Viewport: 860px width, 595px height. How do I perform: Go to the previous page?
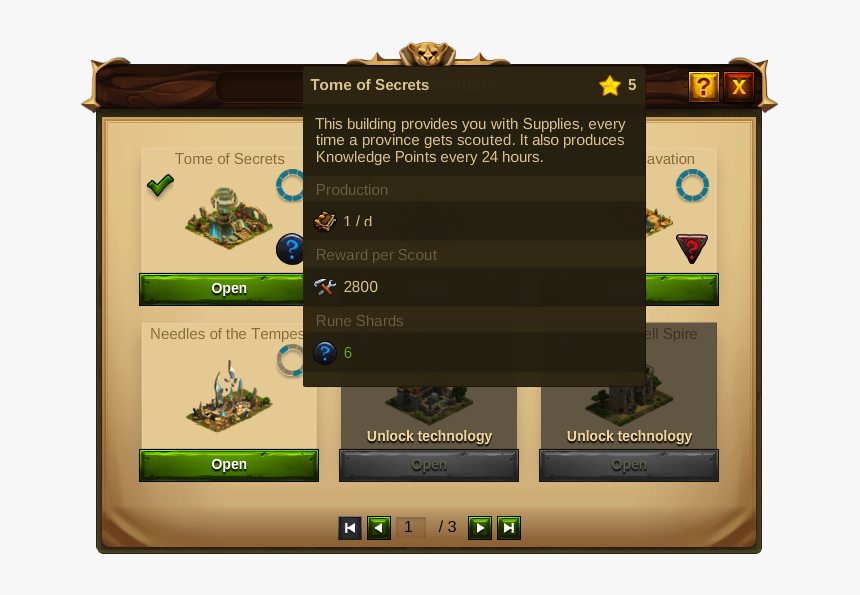[x=379, y=528]
